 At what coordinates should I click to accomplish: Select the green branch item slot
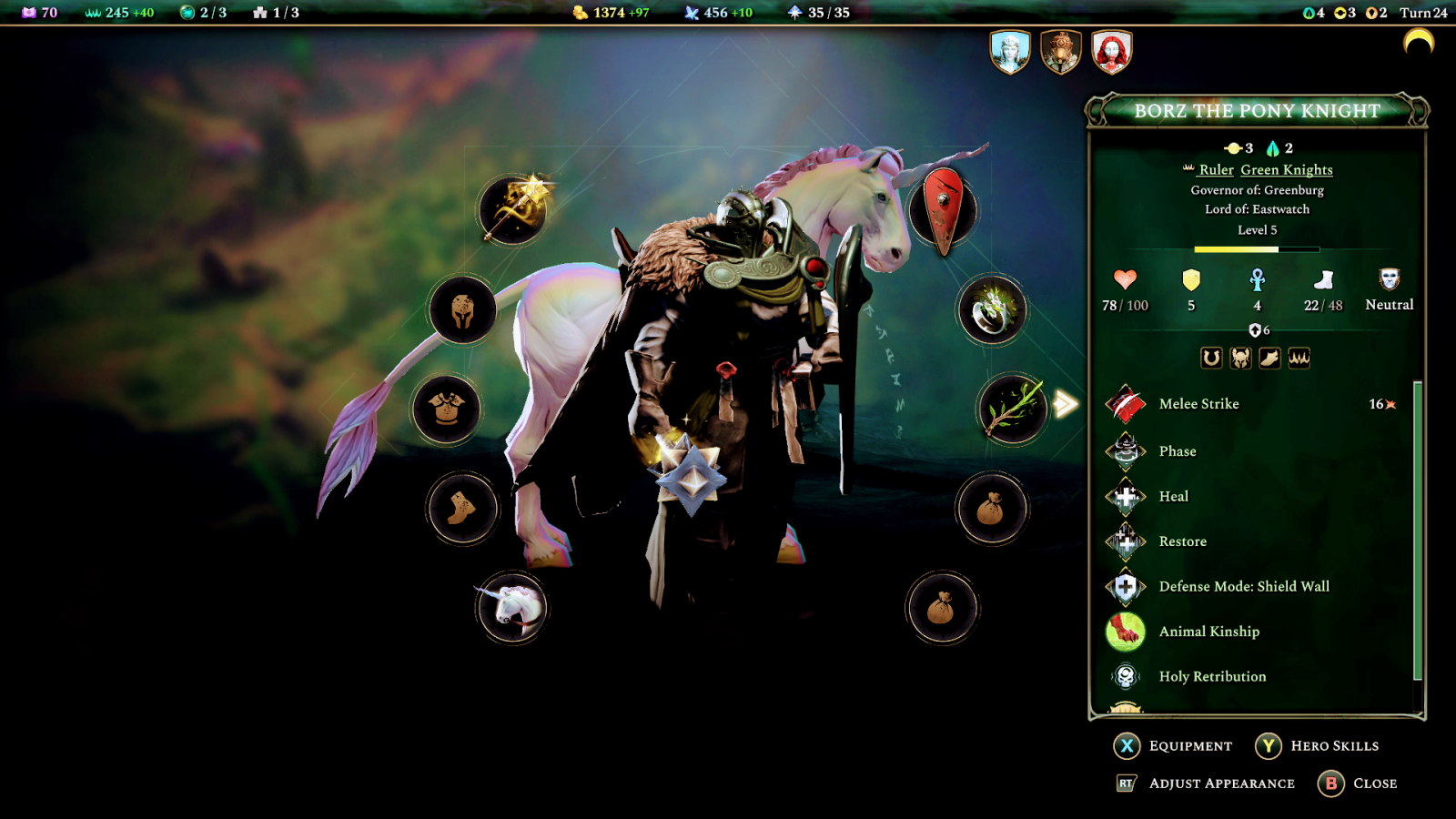1012,409
